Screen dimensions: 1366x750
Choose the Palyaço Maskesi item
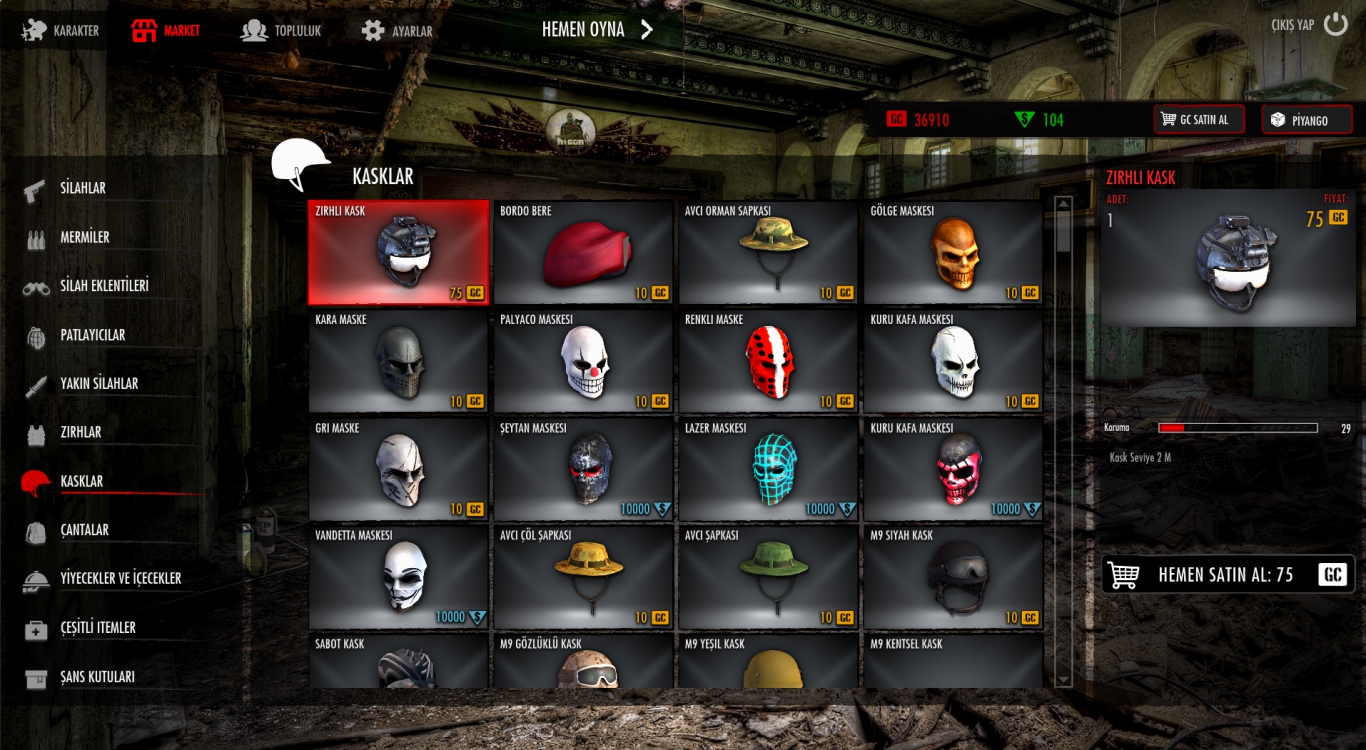point(583,361)
